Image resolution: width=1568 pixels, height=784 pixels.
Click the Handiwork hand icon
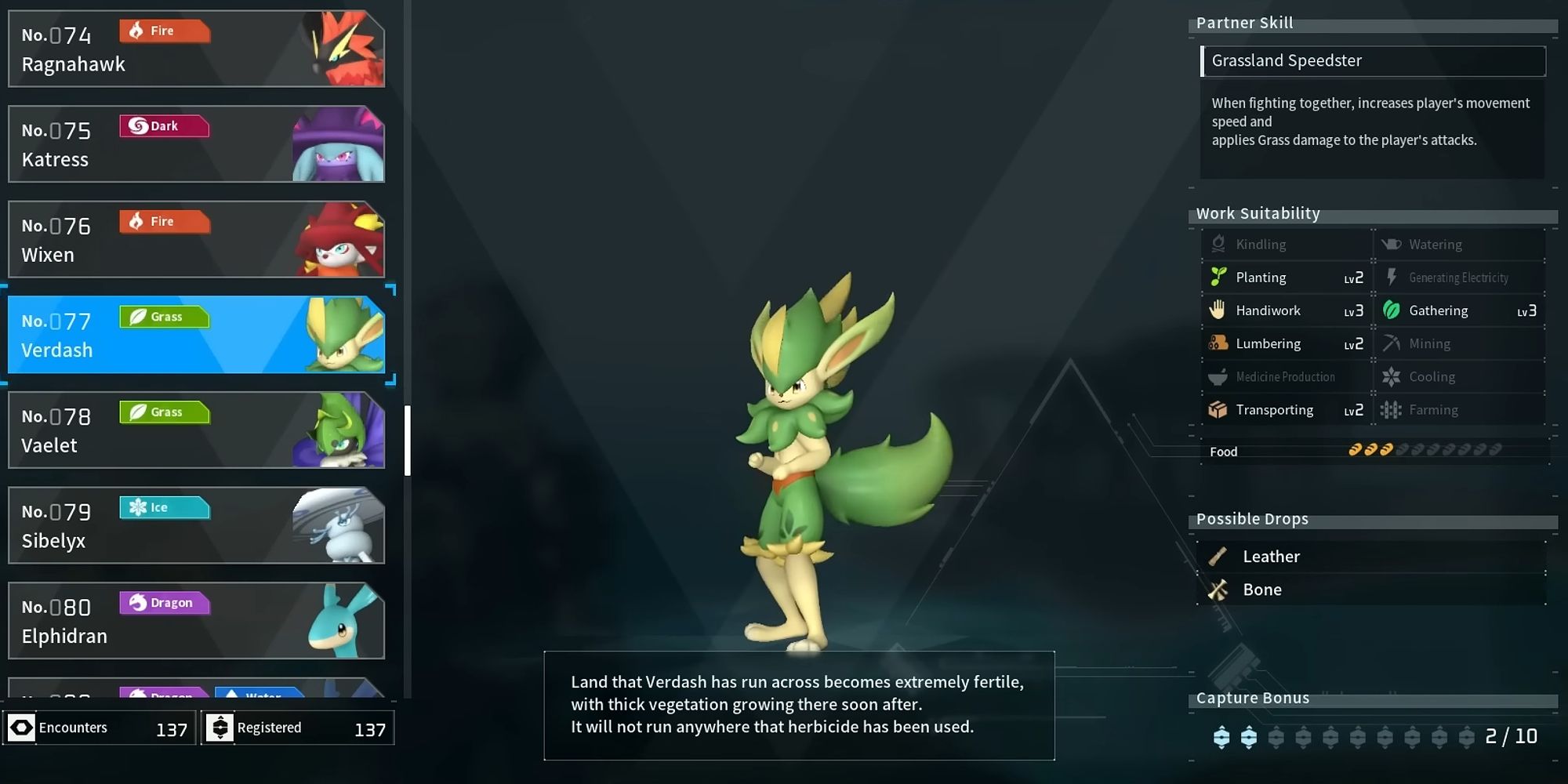click(x=1218, y=310)
